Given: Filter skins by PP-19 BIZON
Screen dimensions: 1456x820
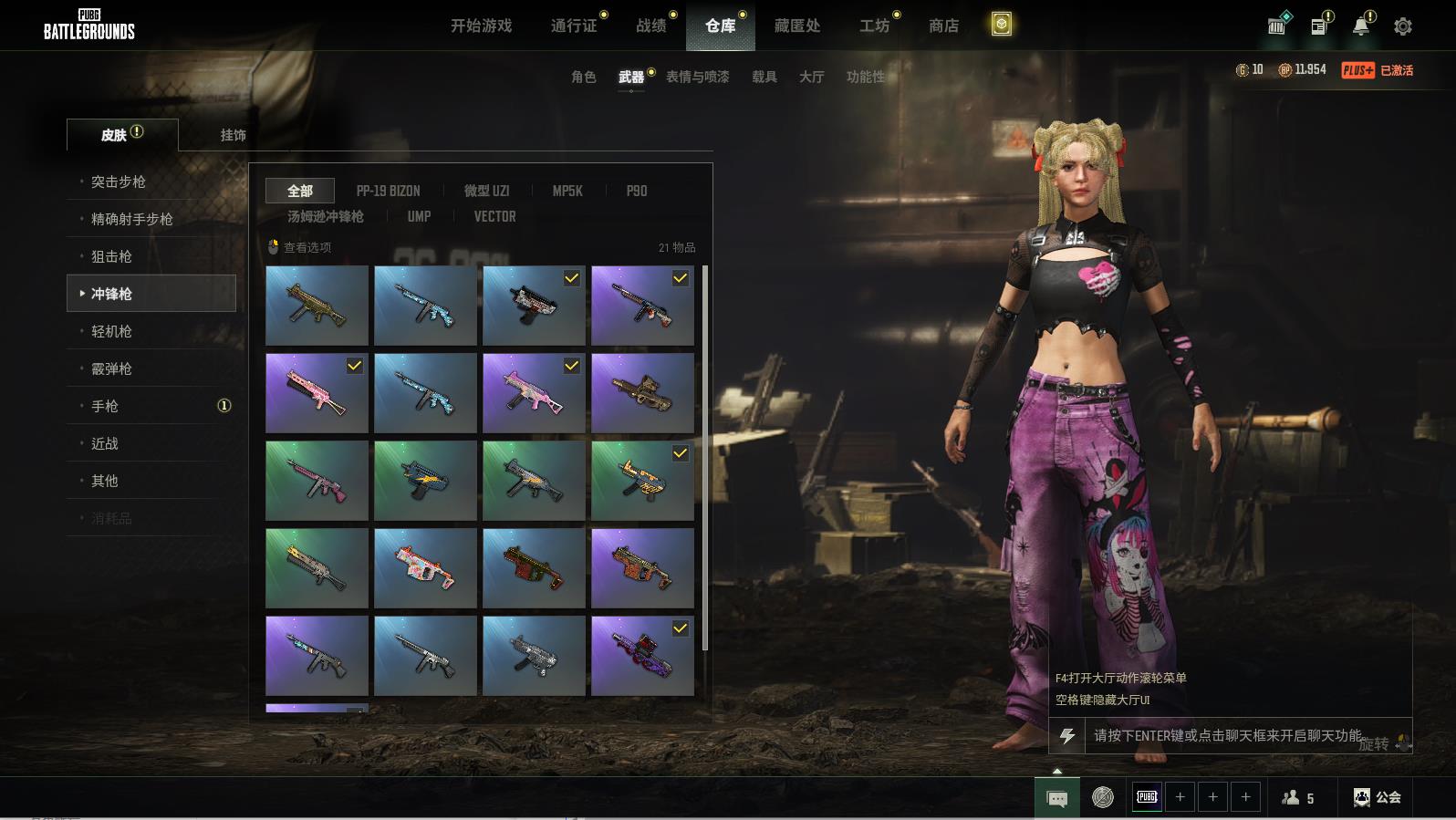Looking at the screenshot, I should click(x=388, y=191).
